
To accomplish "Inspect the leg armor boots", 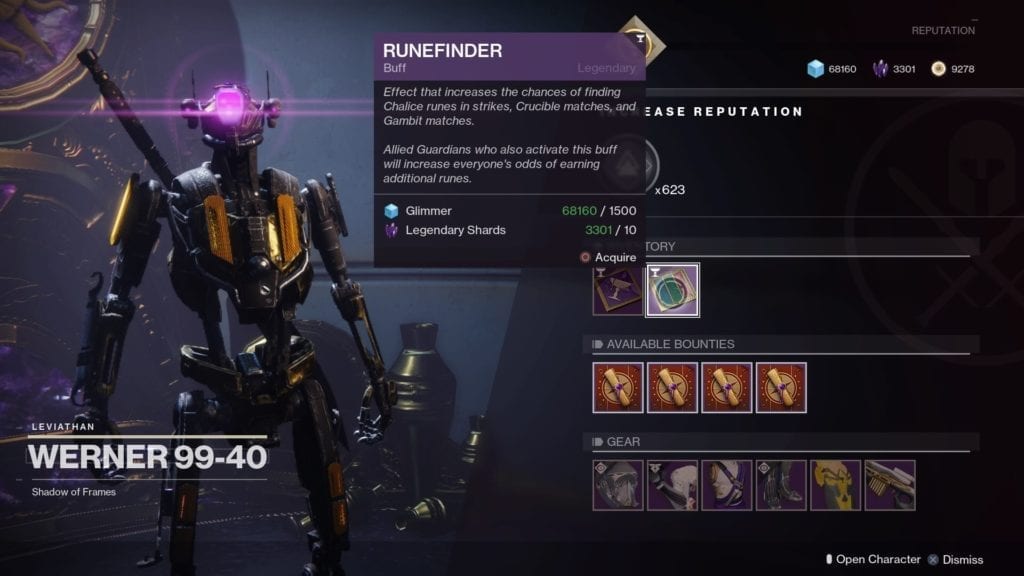I will [781, 485].
